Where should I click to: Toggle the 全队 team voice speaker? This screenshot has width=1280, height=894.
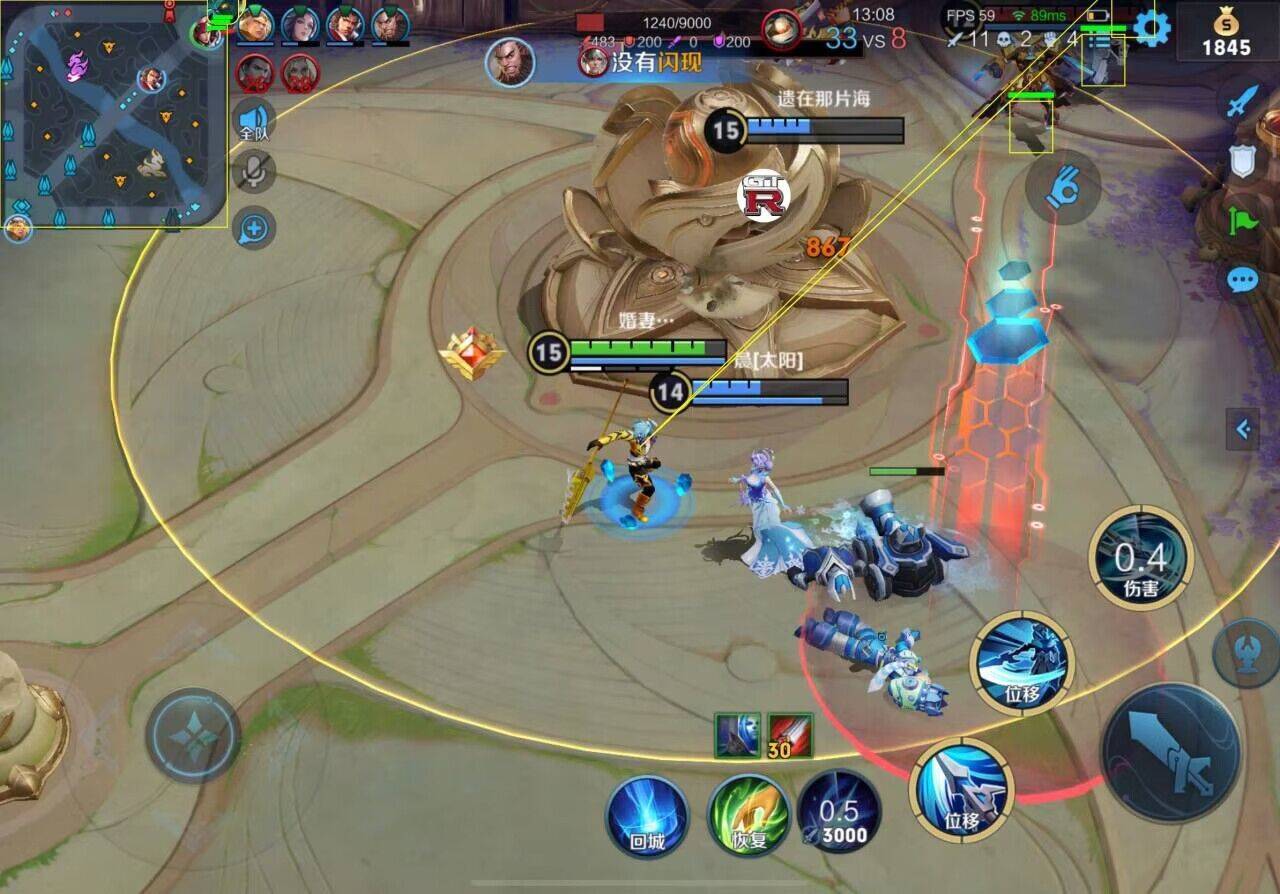pyautogui.click(x=254, y=123)
